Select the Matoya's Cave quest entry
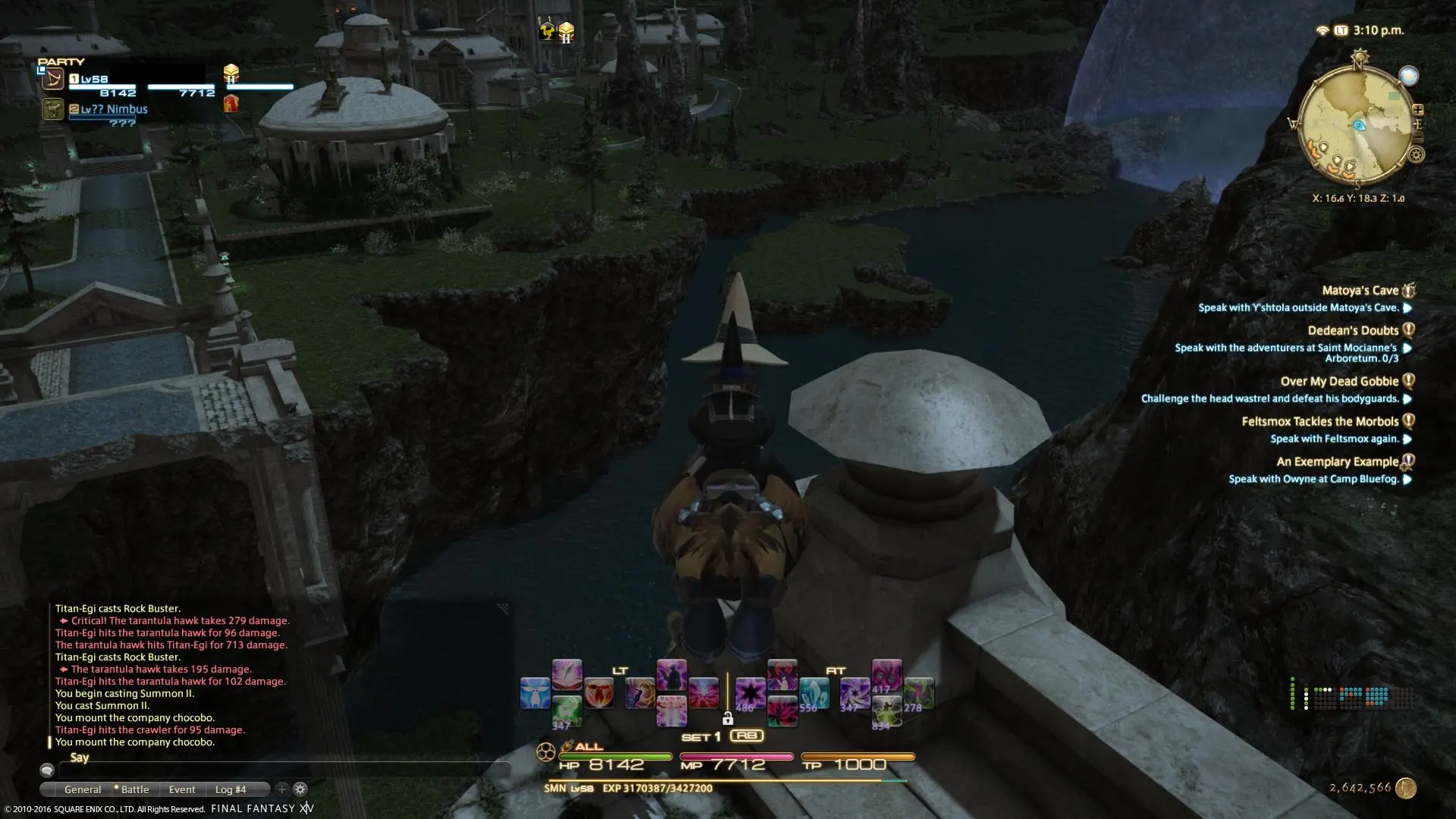 tap(1360, 291)
